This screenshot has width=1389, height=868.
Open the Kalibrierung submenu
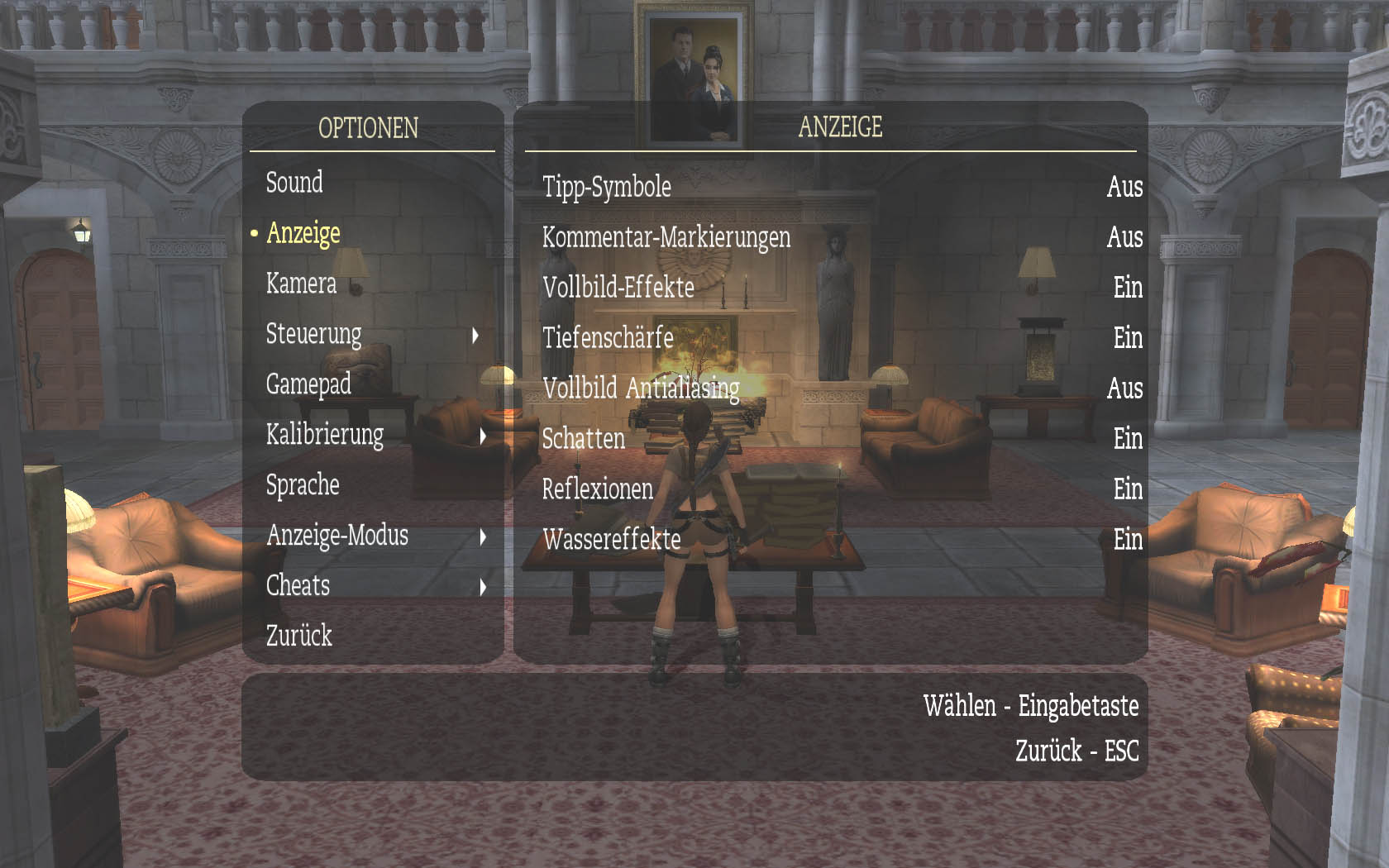(325, 435)
